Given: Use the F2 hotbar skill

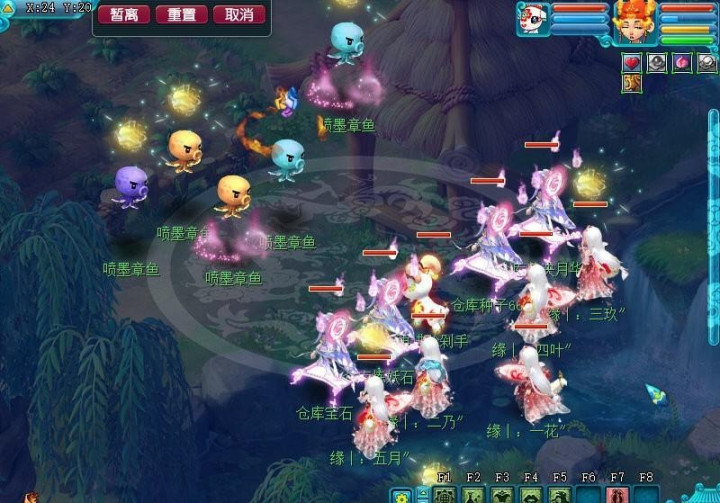Looking at the screenshot, I should click(474, 495).
